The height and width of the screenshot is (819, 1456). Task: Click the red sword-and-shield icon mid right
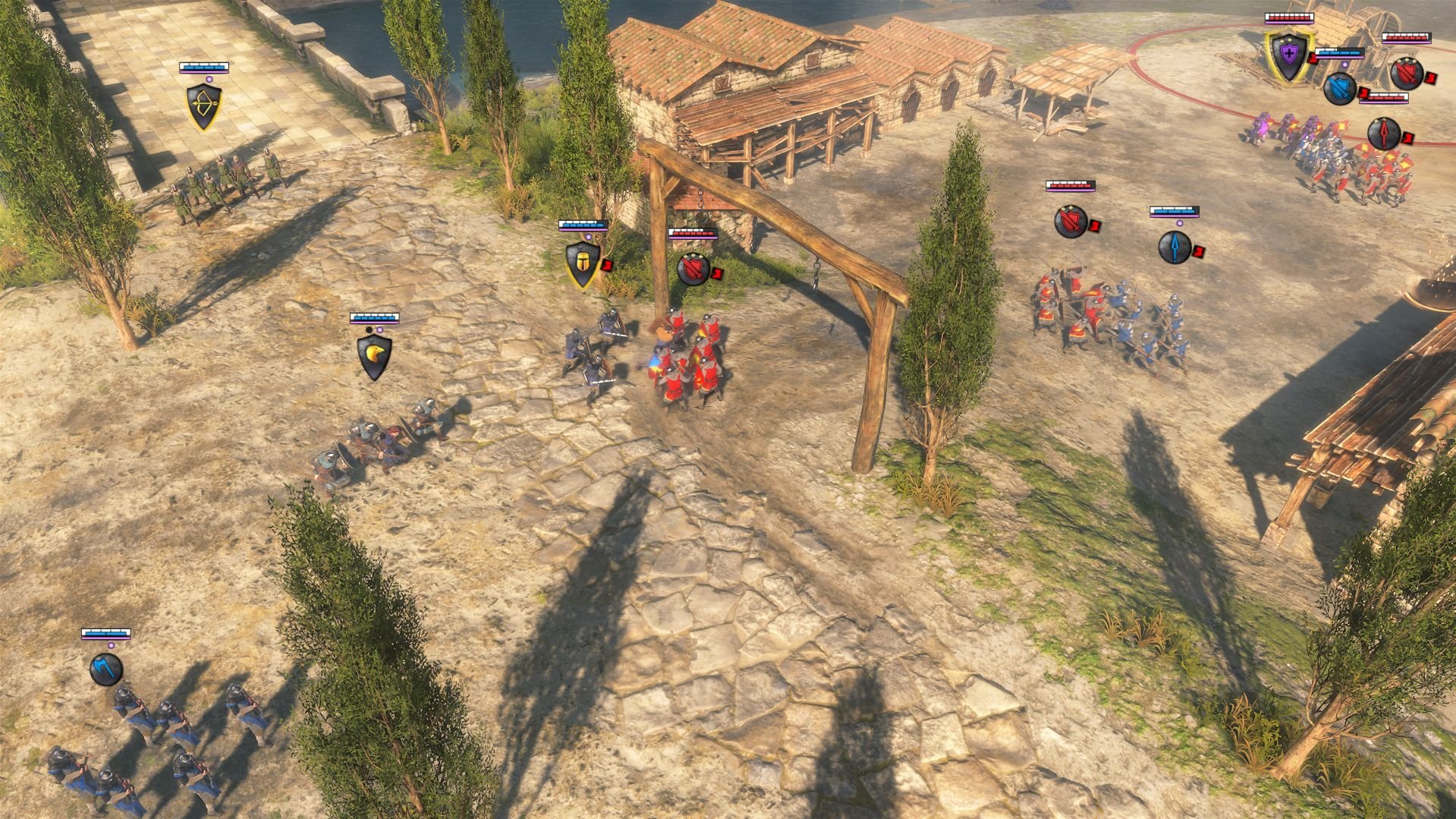(x=1071, y=222)
